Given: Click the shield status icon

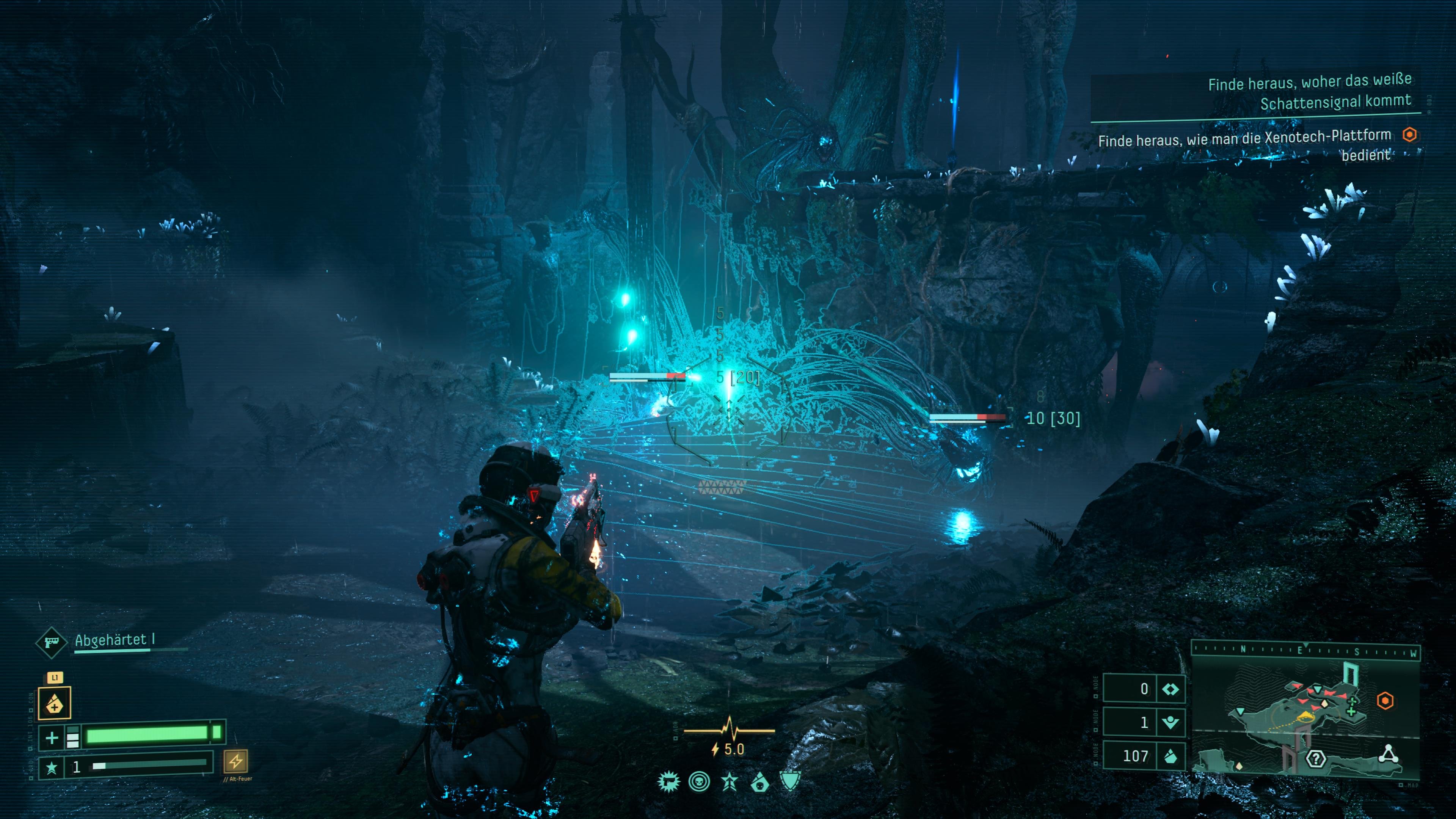Looking at the screenshot, I should coord(790,781).
